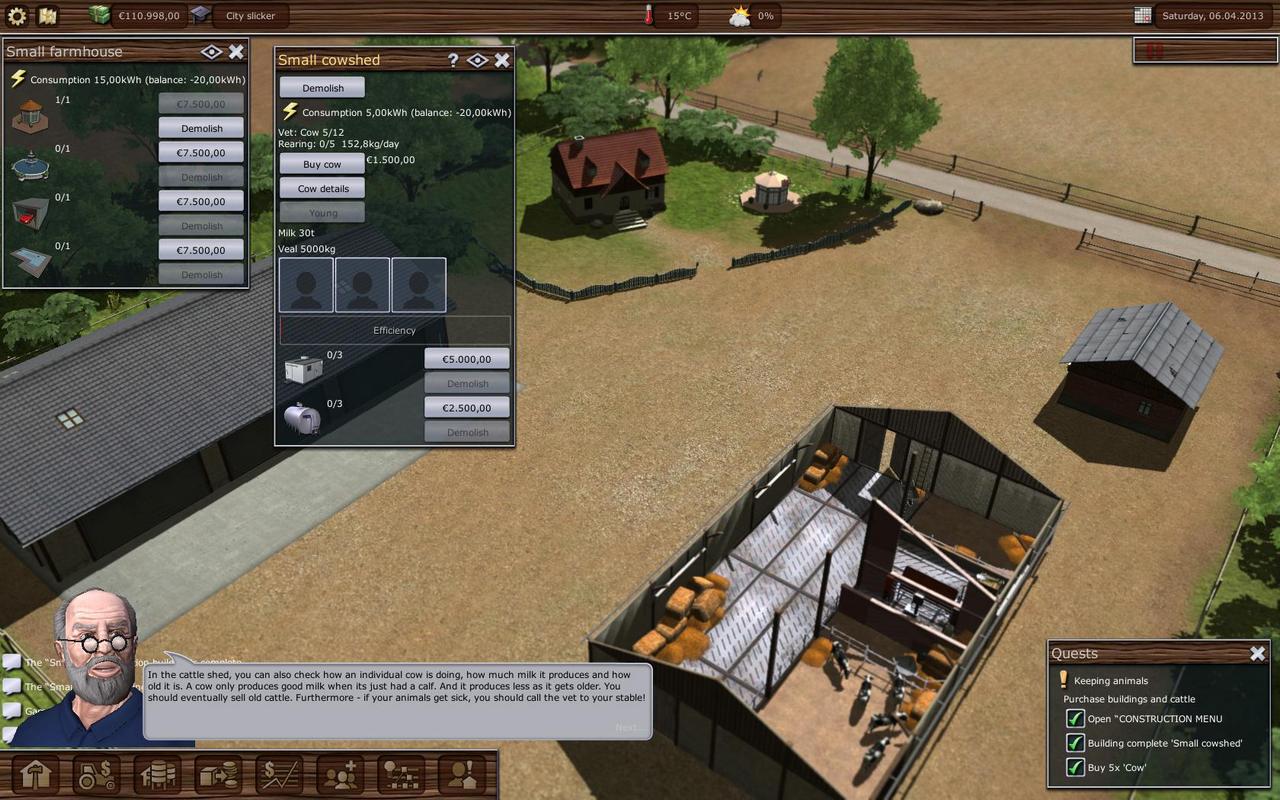The width and height of the screenshot is (1280, 800).
Task: Open the silo storage icon
Action: (158, 775)
